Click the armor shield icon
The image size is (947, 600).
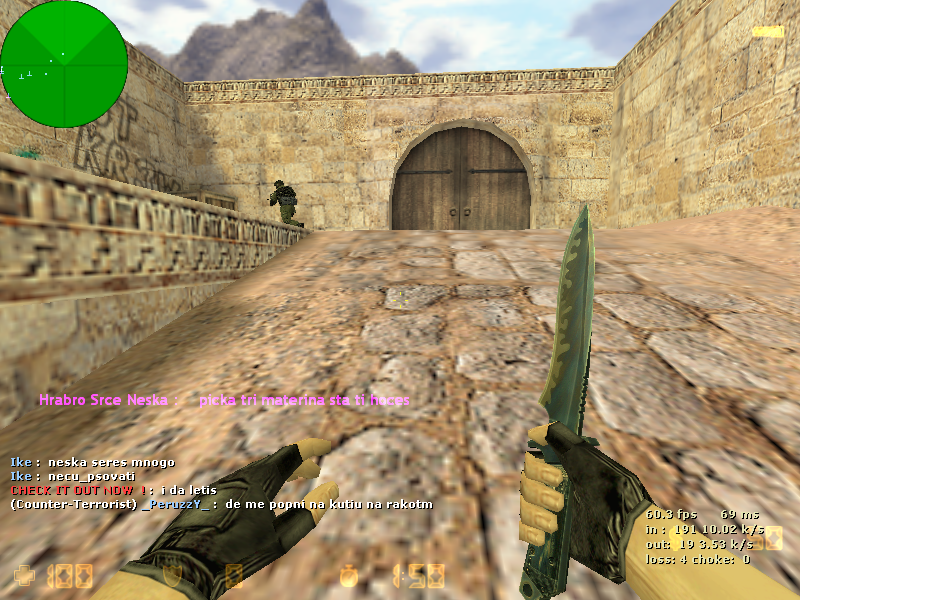(x=172, y=575)
